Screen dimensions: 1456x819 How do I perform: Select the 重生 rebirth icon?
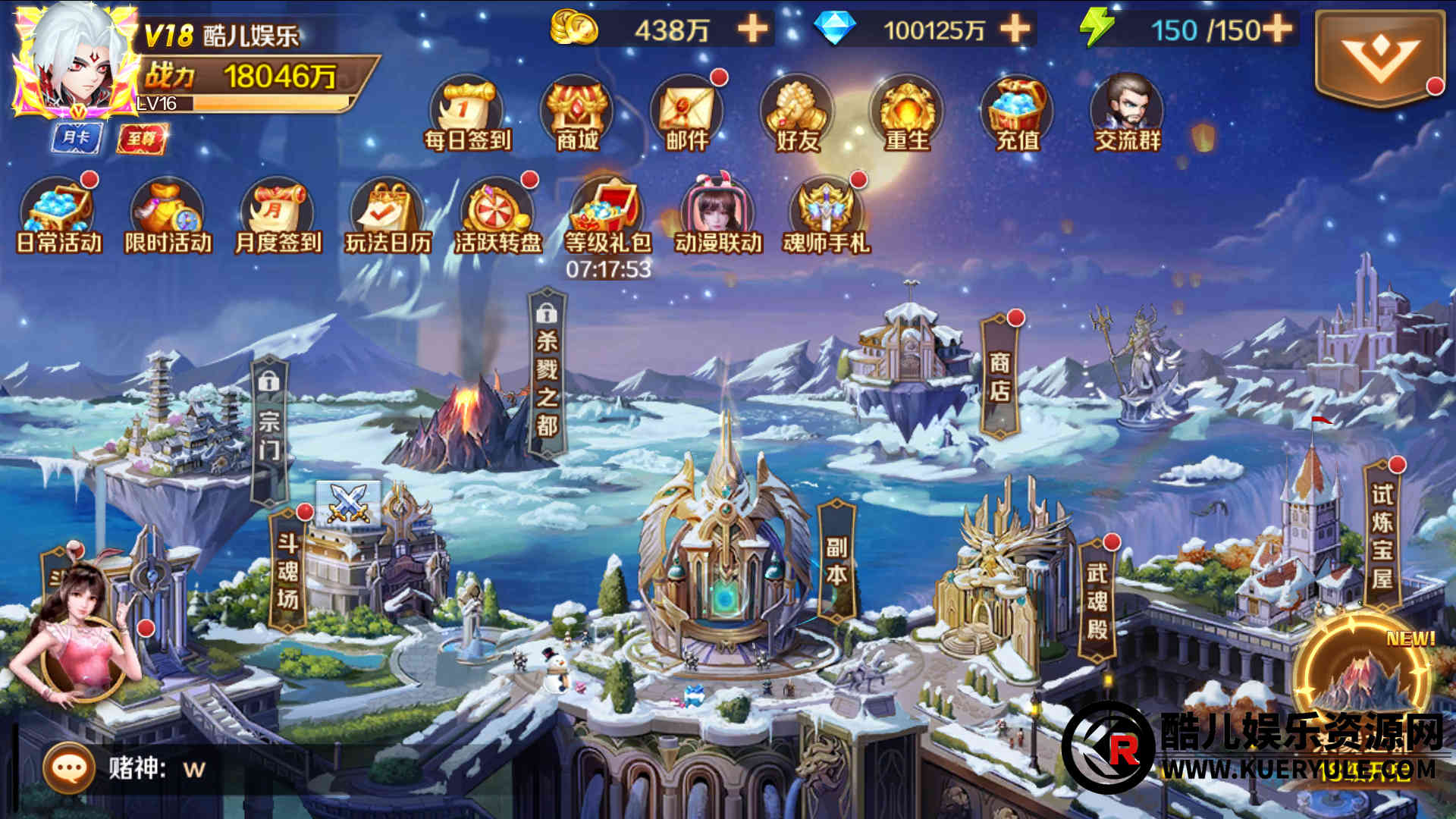[906, 114]
